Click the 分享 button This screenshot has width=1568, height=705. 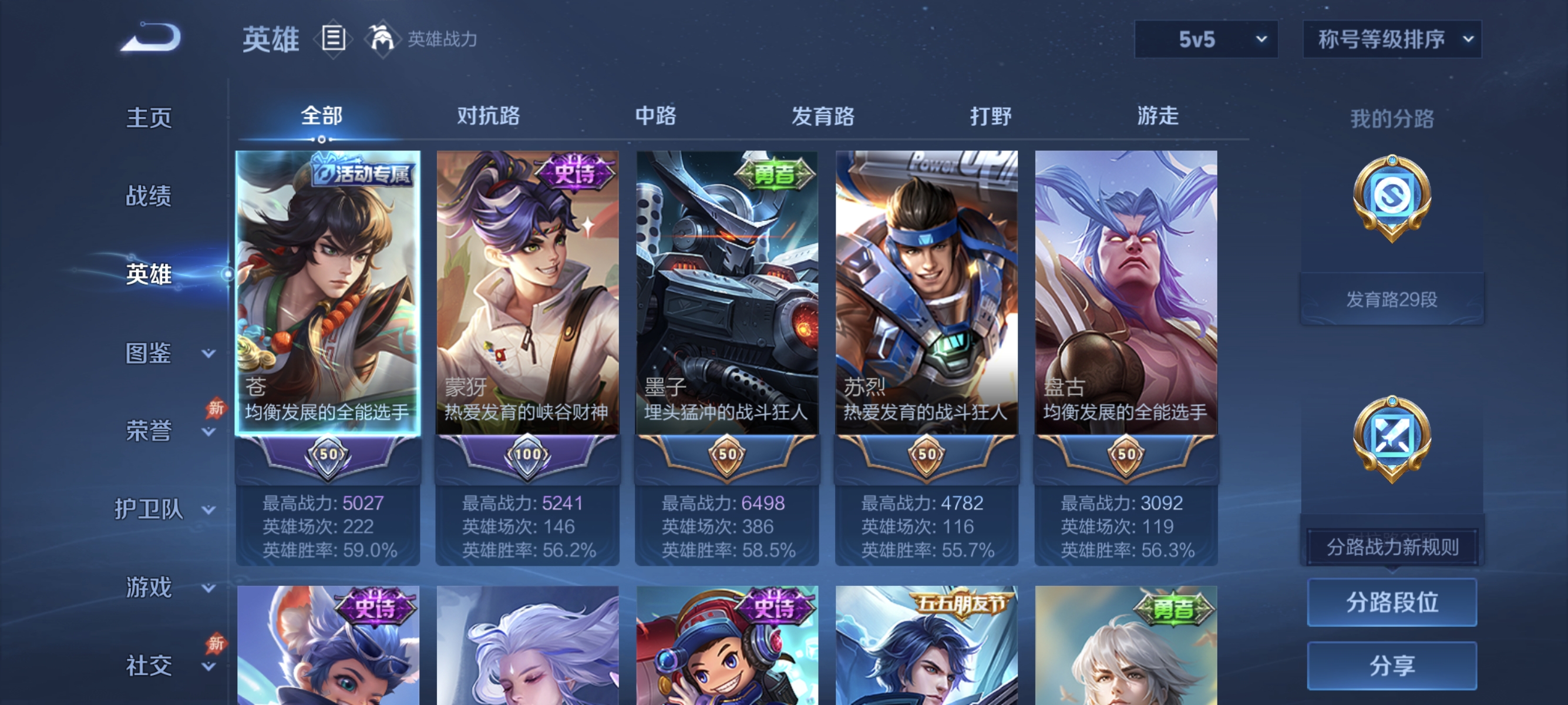1394,667
